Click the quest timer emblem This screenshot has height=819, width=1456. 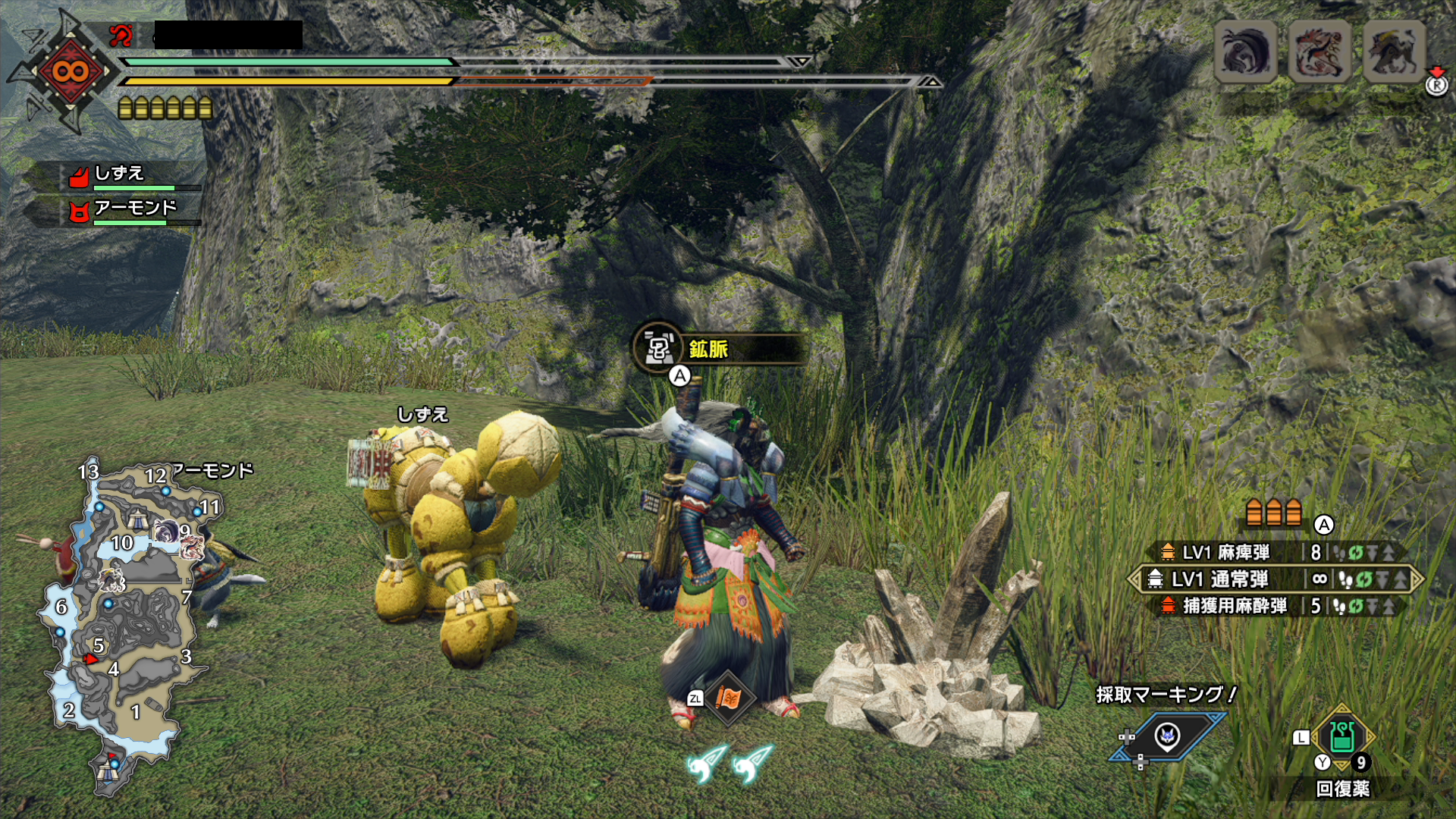pos(70,72)
